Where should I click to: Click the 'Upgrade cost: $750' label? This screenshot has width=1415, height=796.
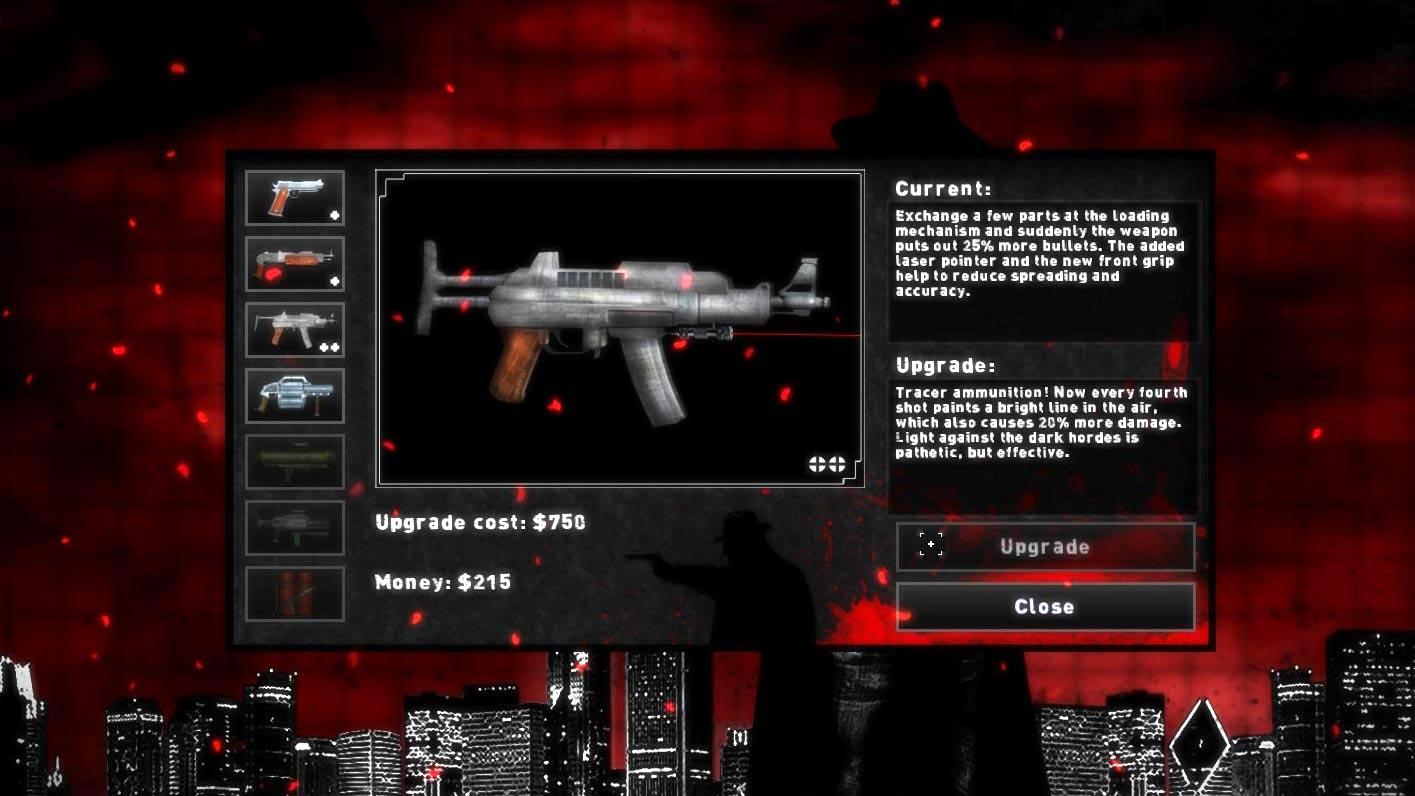coord(480,521)
